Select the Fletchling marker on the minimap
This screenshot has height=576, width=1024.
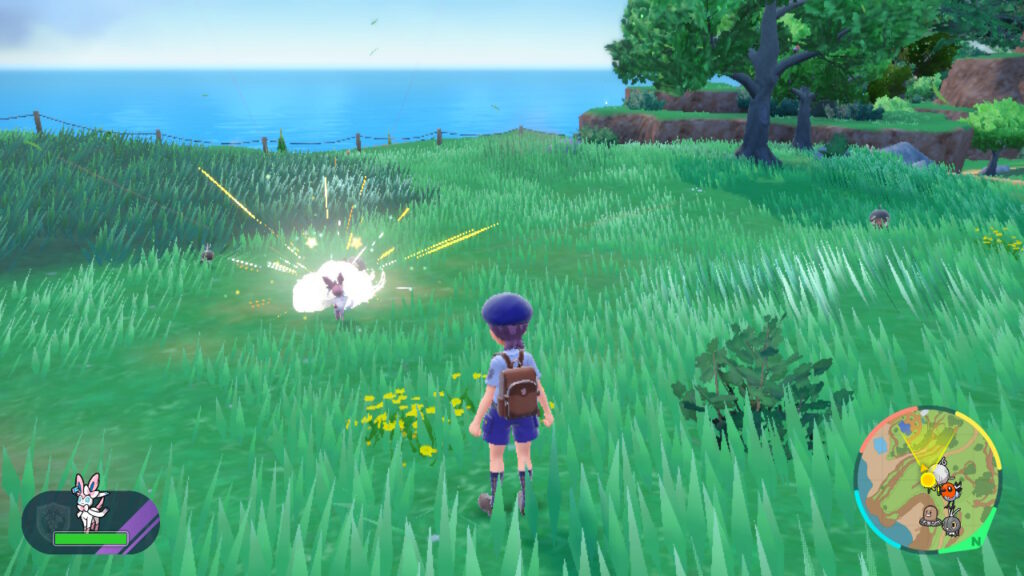(951, 490)
